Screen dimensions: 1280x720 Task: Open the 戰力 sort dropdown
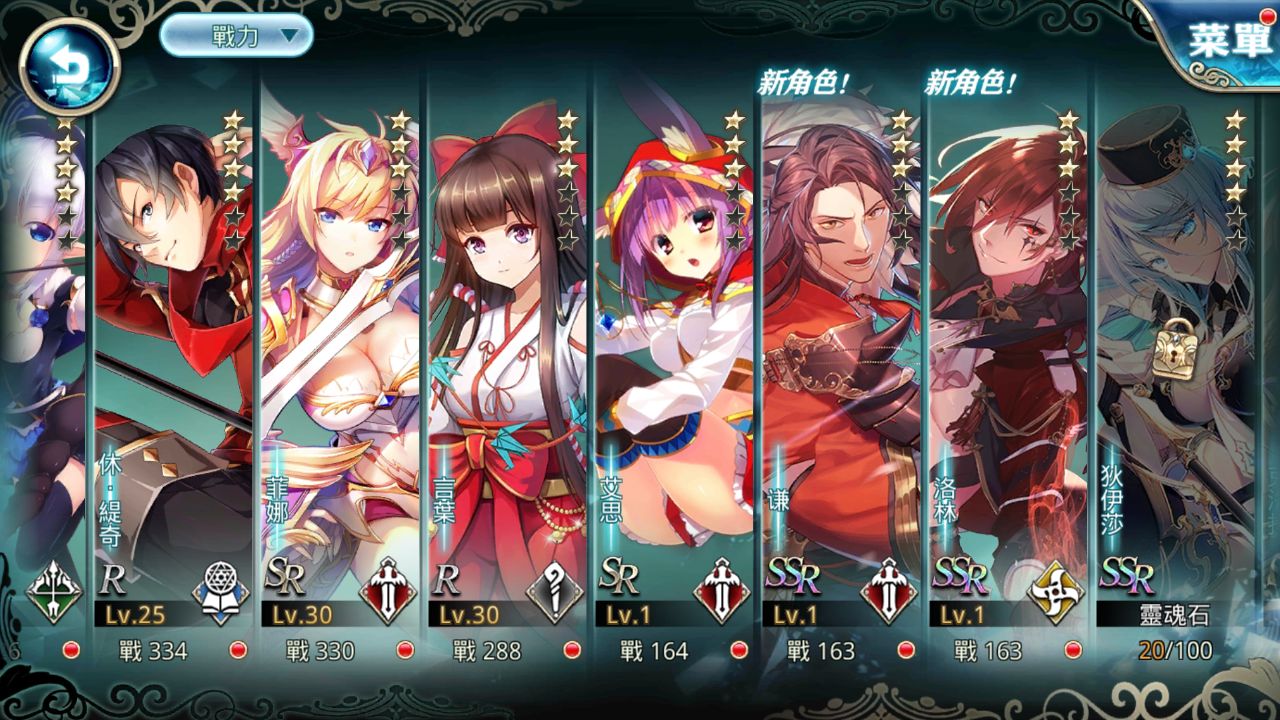click(x=236, y=36)
